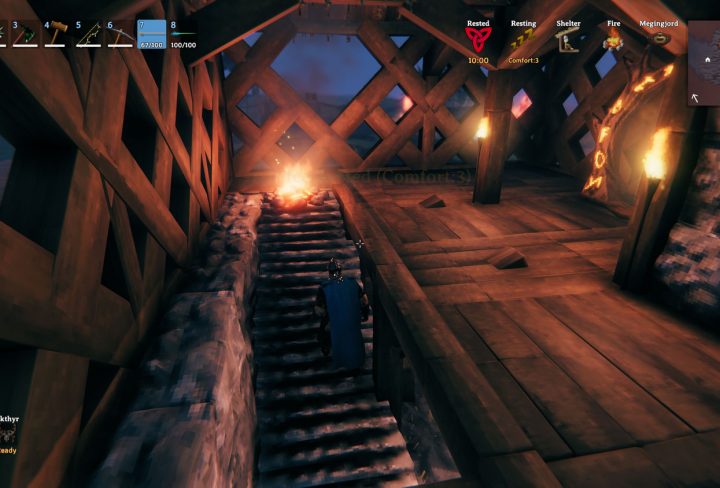
Task: Select the axe in hotbar slot 3
Action: point(24,35)
